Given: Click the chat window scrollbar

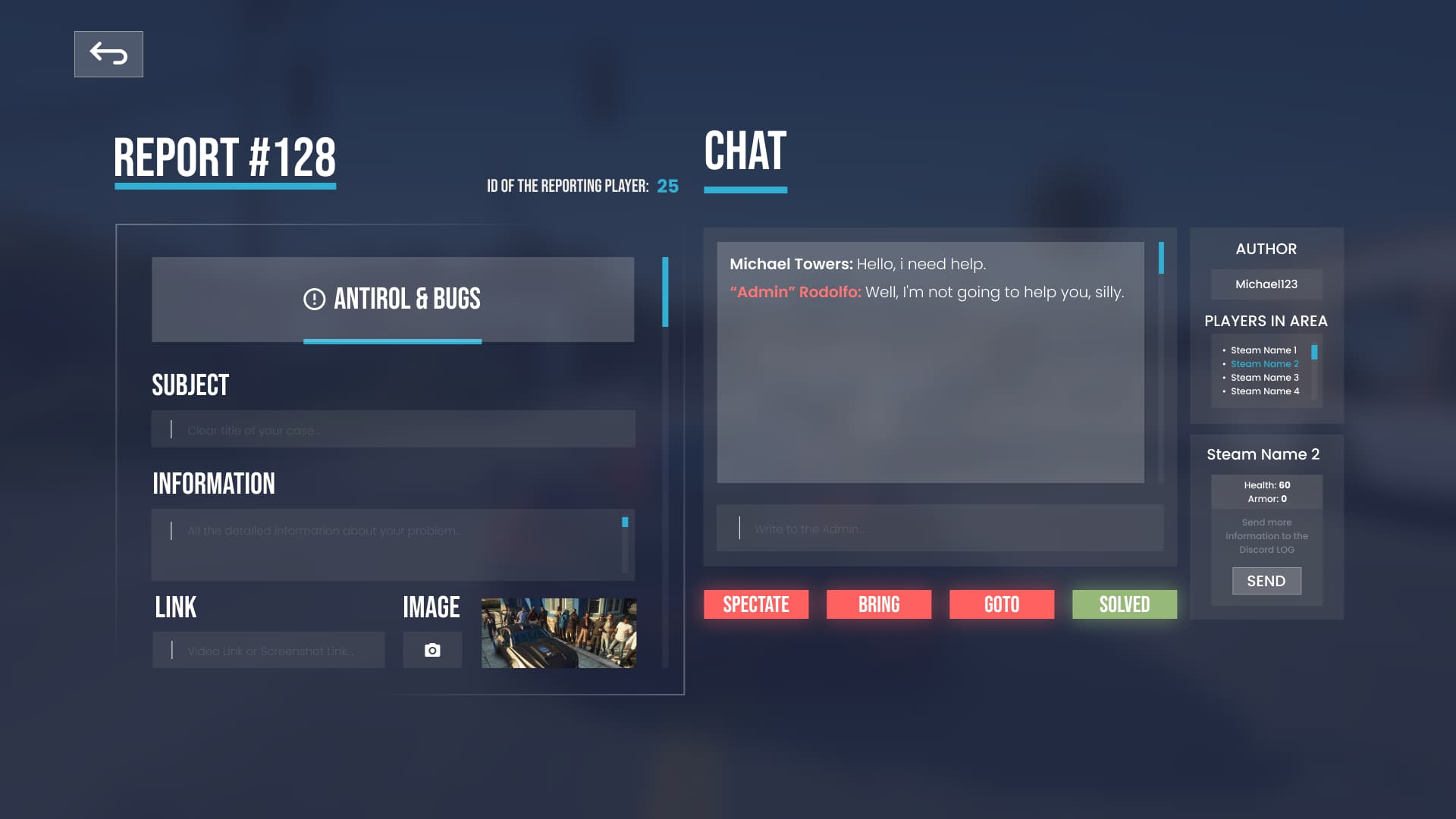Looking at the screenshot, I should click(x=1161, y=259).
